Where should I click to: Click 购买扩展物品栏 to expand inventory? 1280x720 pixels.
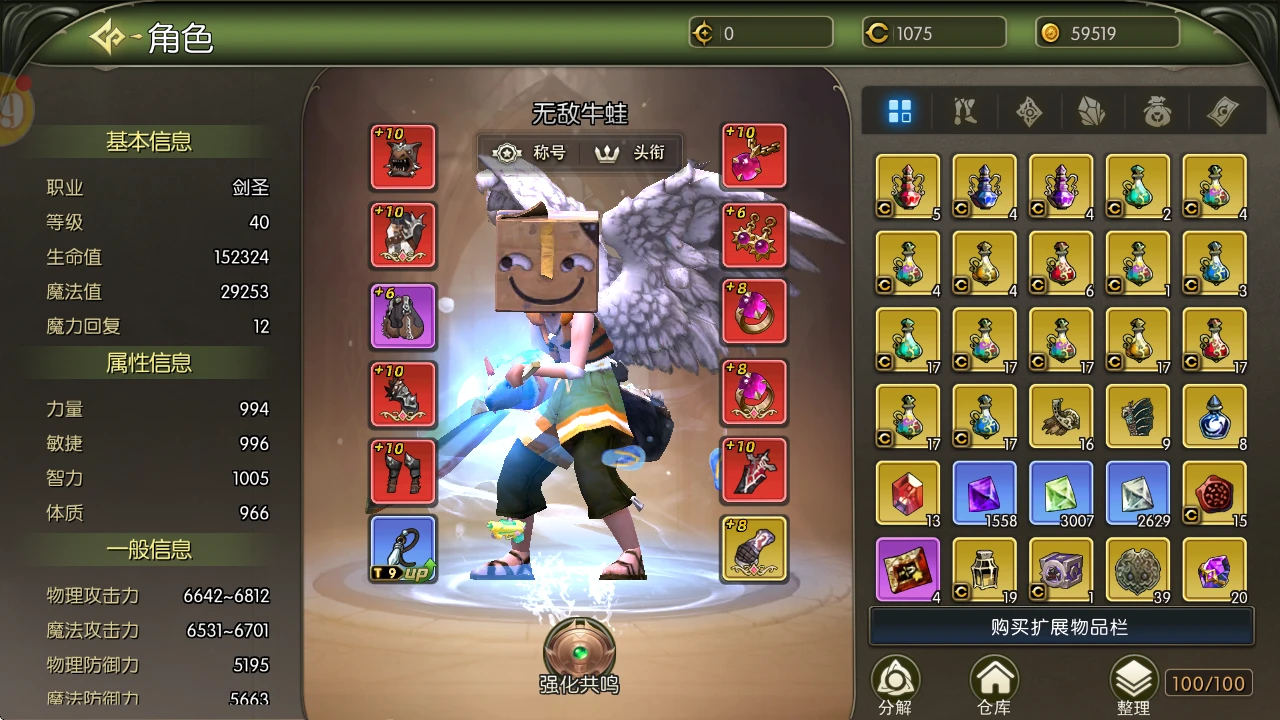(x=1061, y=627)
